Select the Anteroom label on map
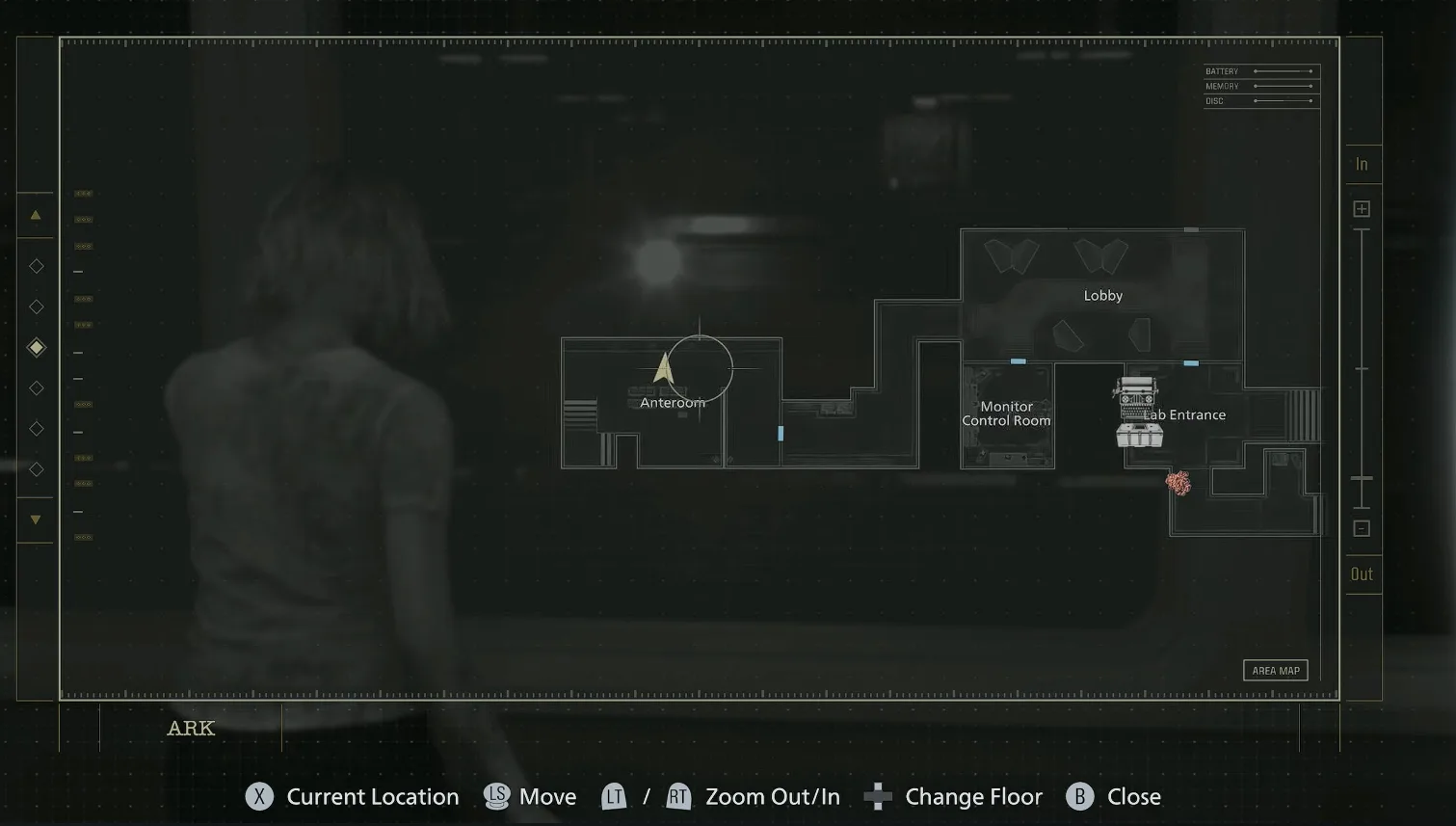This screenshot has height=826, width=1456. pyautogui.click(x=673, y=403)
